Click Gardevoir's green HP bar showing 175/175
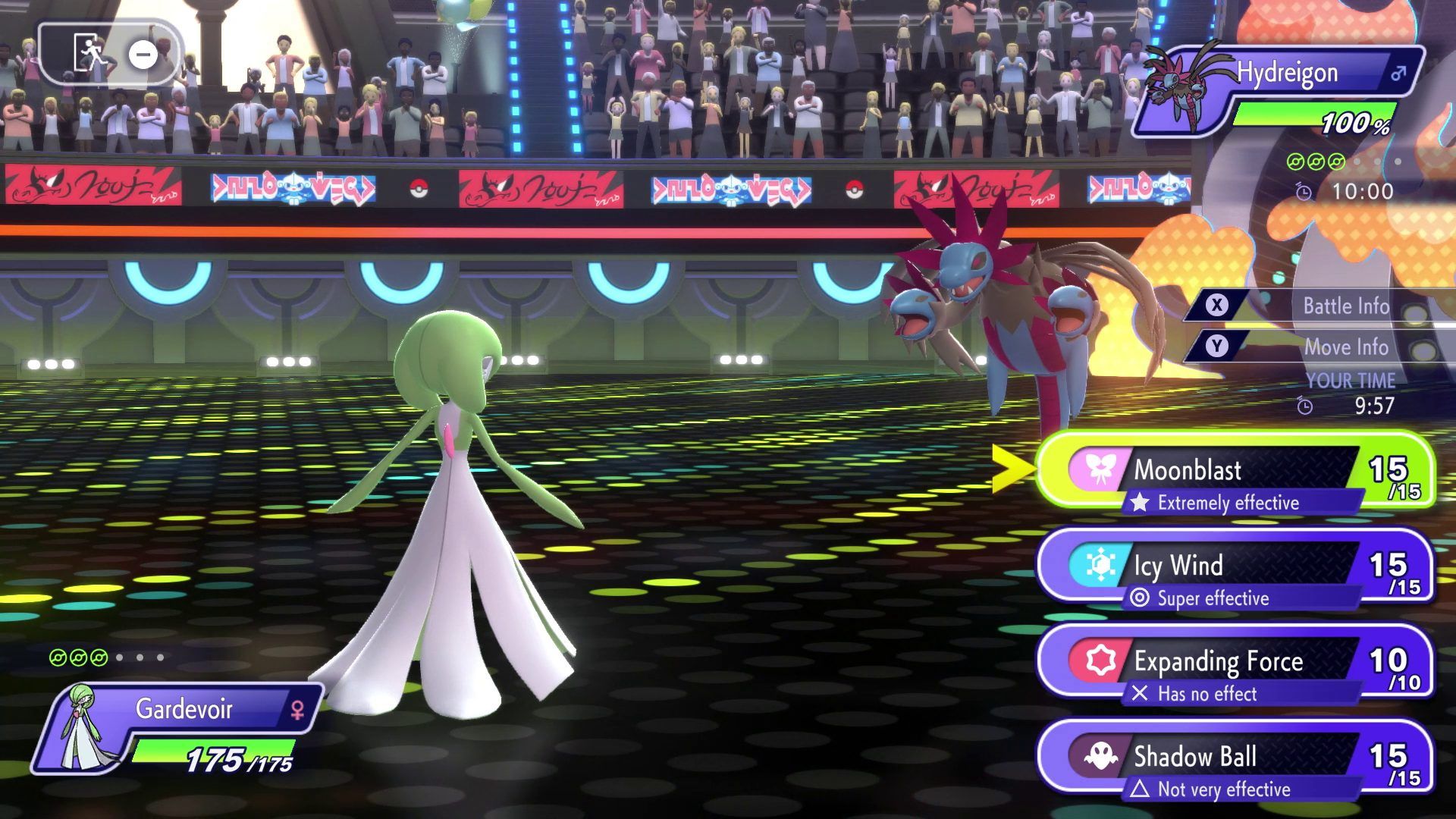 [212, 752]
